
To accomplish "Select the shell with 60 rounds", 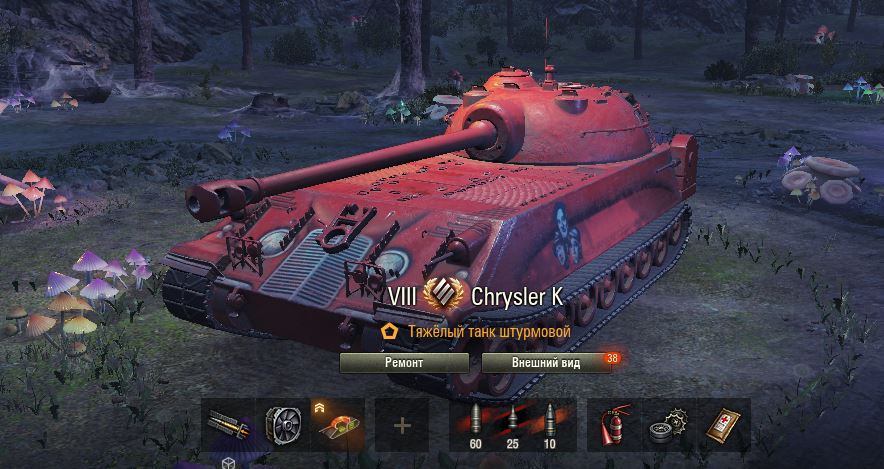I will pos(475,425).
